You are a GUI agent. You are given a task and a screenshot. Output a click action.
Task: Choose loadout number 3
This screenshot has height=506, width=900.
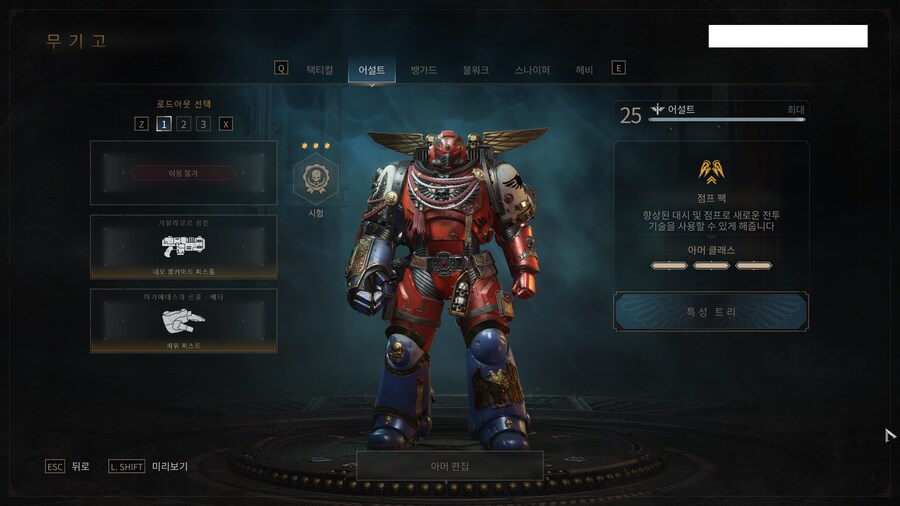point(203,124)
